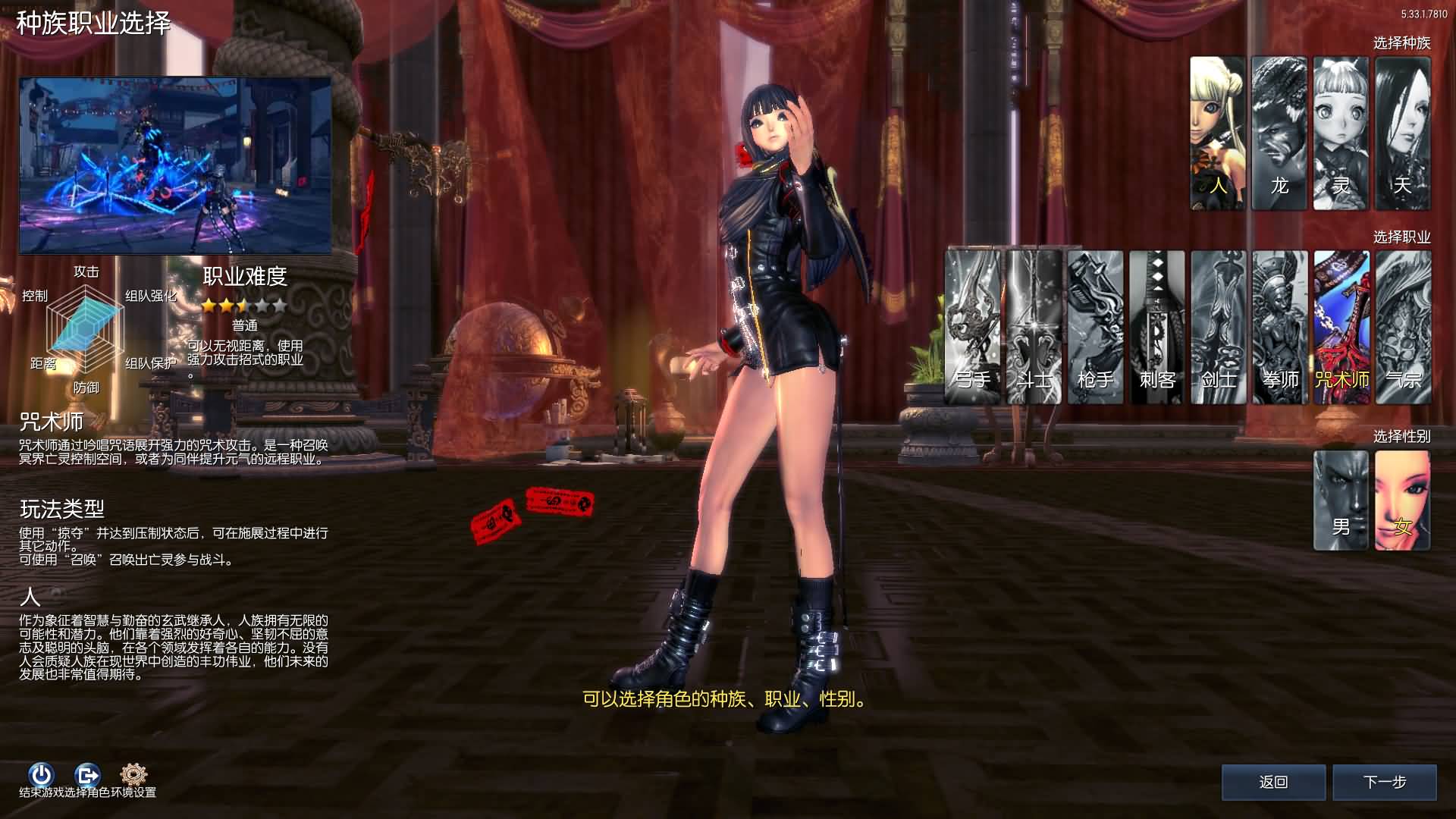Image resolution: width=1456 pixels, height=819 pixels.
Task: Choose the 刺客 assassin class card
Action: [1156, 327]
